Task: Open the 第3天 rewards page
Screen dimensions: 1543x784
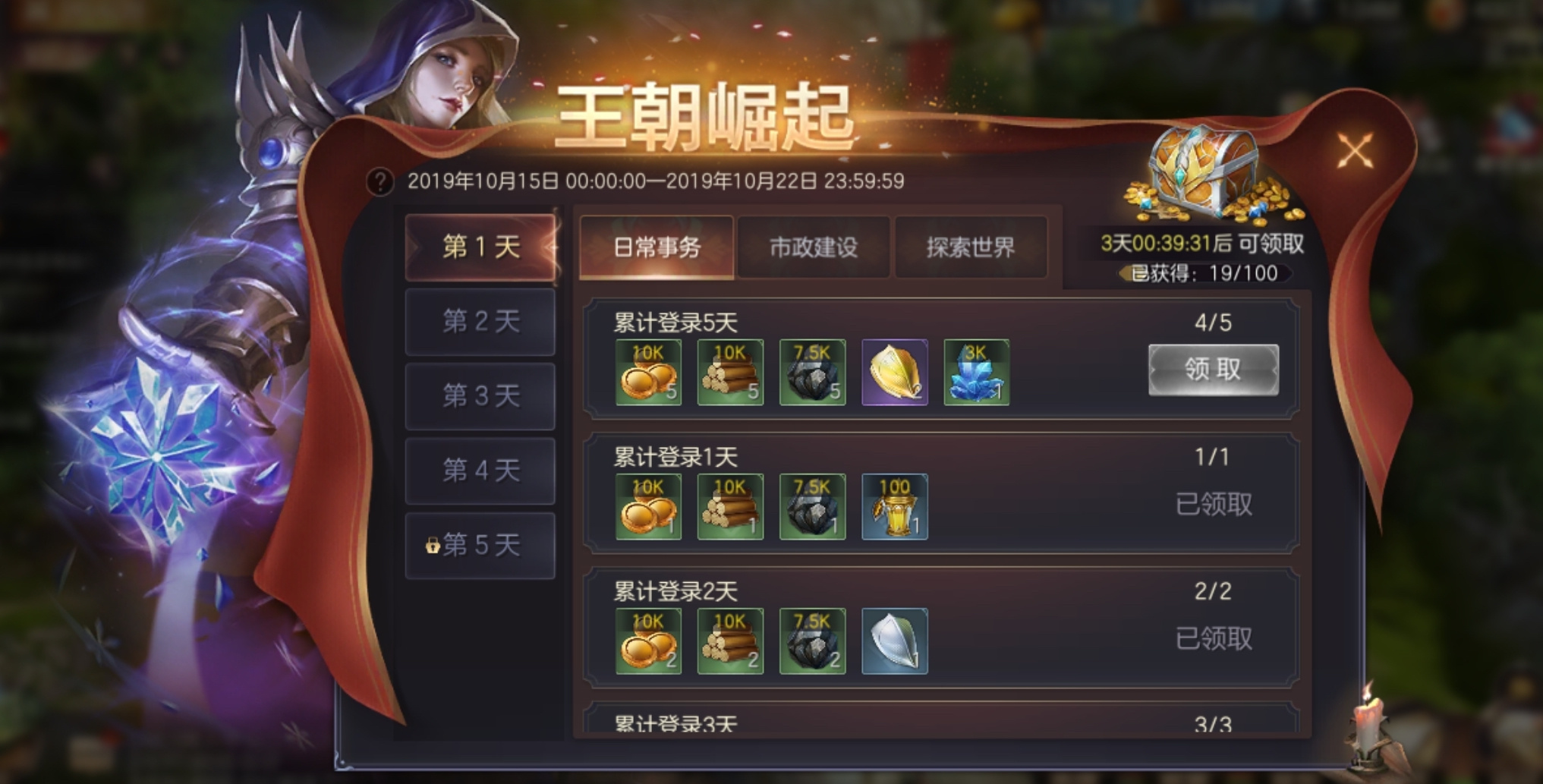Action: [480, 395]
